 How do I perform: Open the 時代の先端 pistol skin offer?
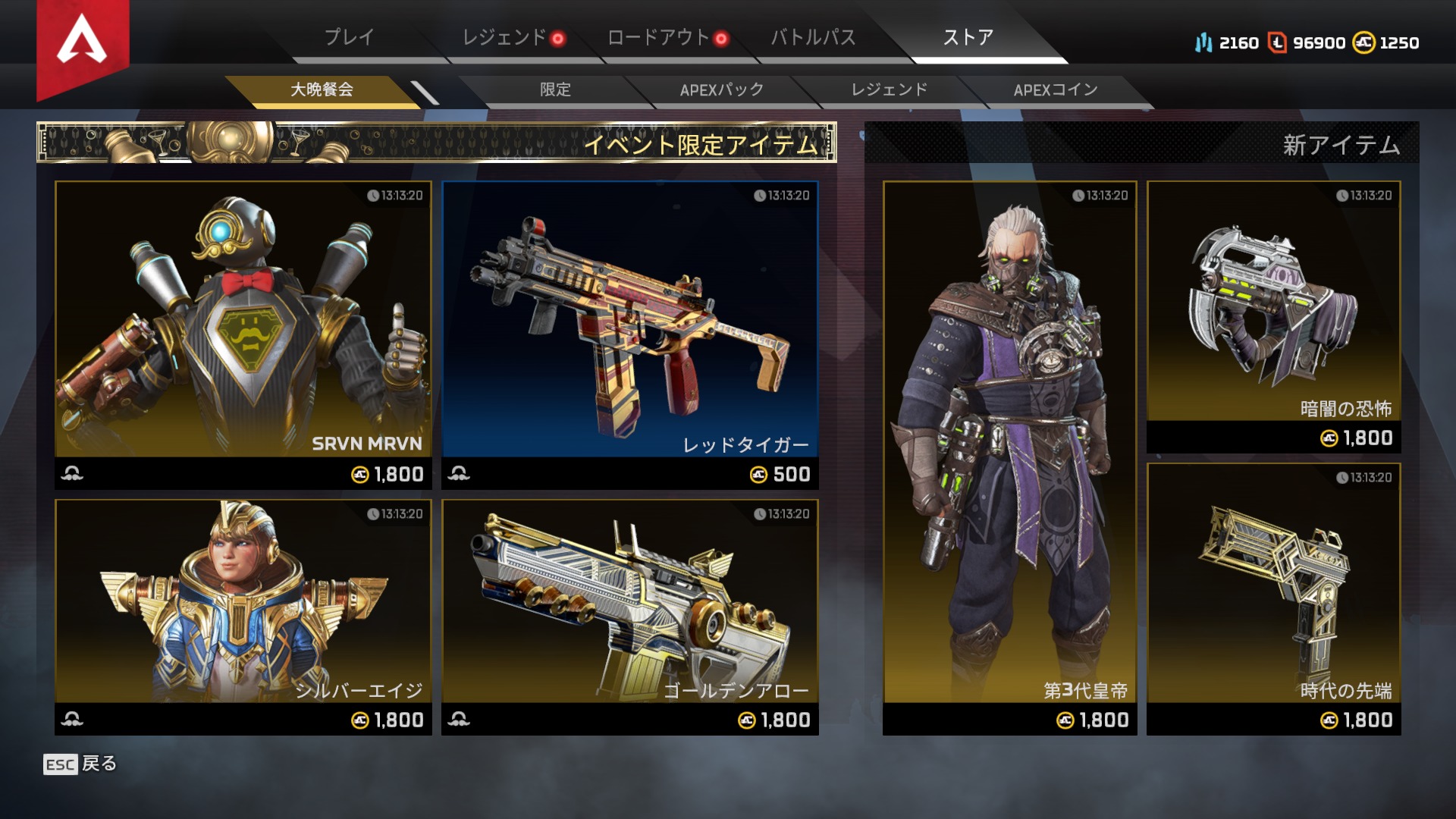pos(1273,598)
